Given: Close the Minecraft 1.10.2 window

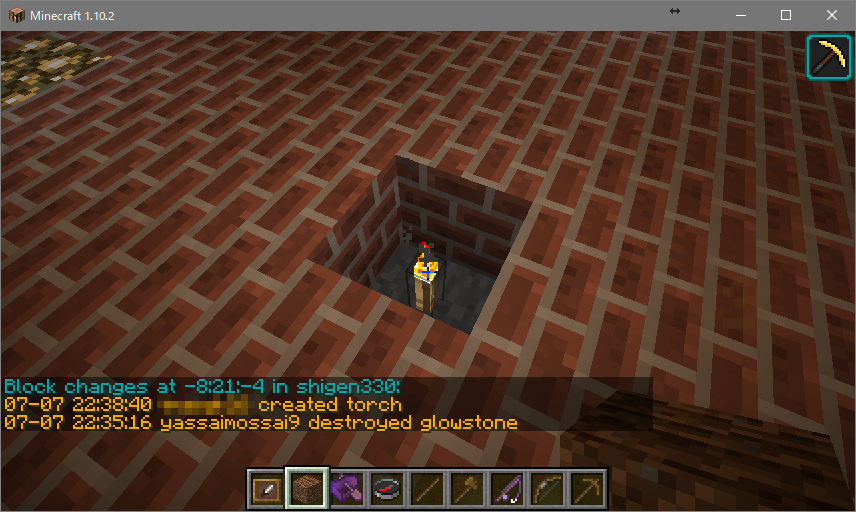Looking at the screenshot, I should [832, 15].
